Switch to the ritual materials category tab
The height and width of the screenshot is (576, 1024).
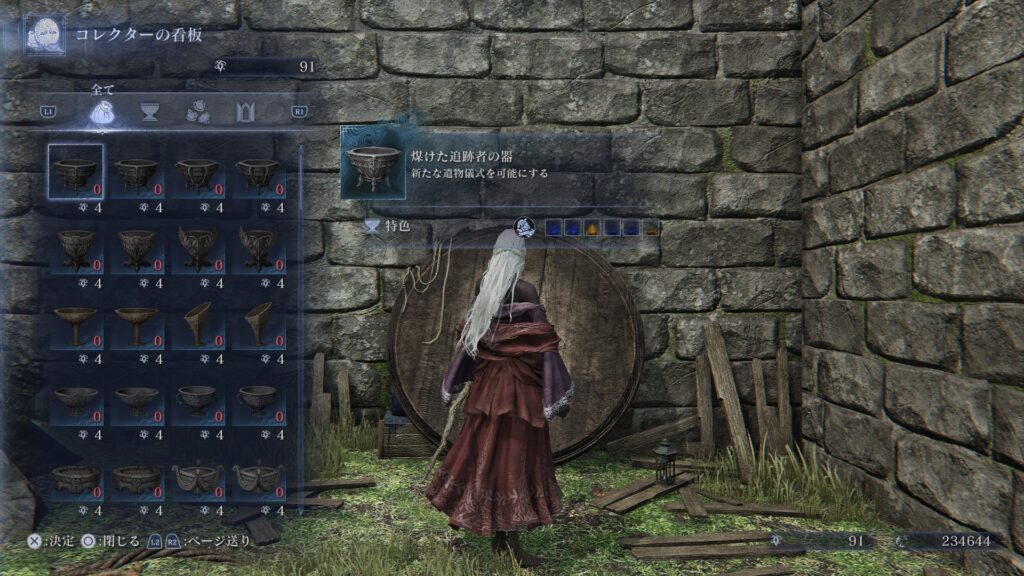click(197, 112)
